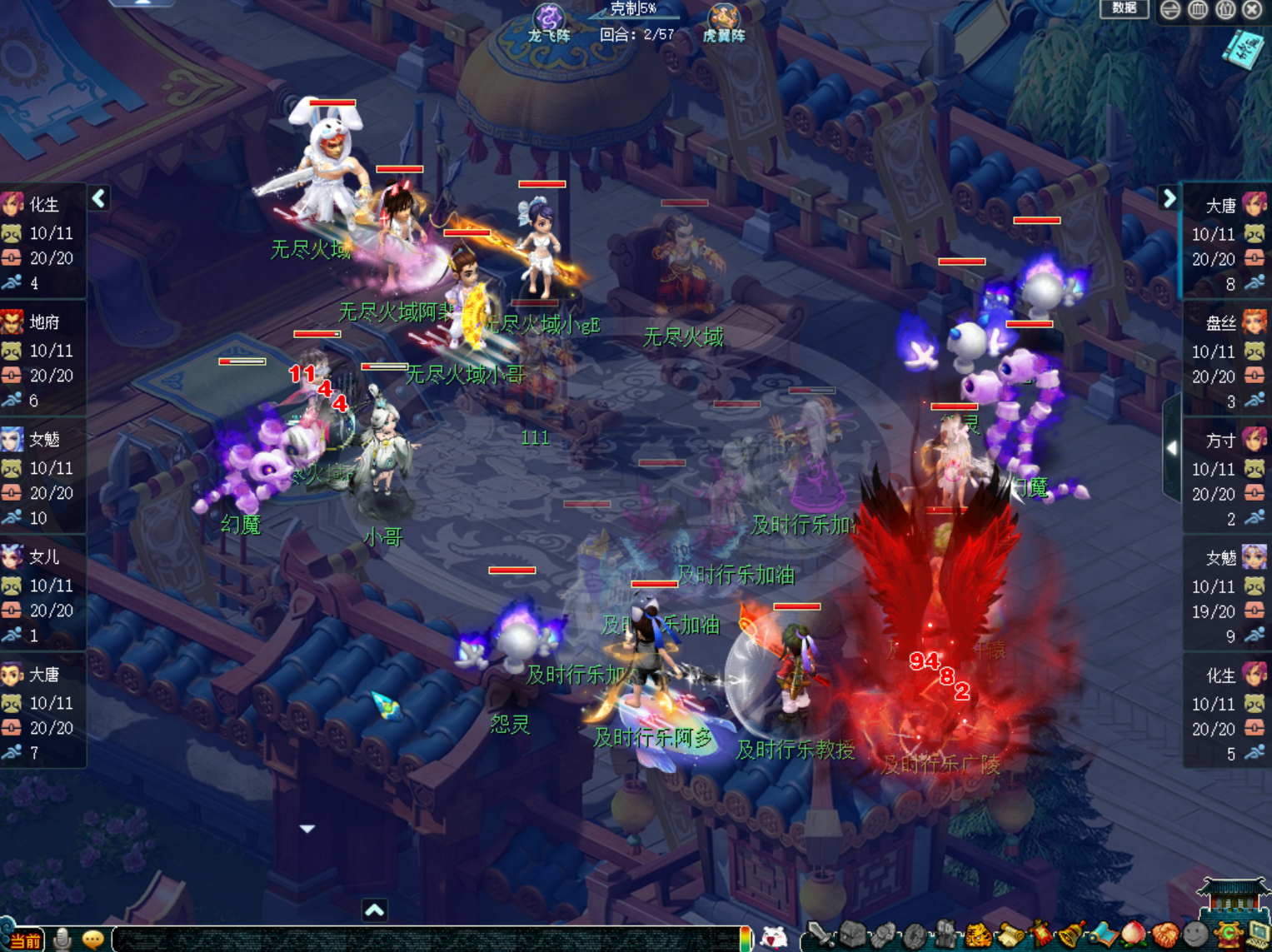This screenshot has width=1272, height=952.
Task: Open the 数据 battle data panel
Action: [x=1124, y=8]
